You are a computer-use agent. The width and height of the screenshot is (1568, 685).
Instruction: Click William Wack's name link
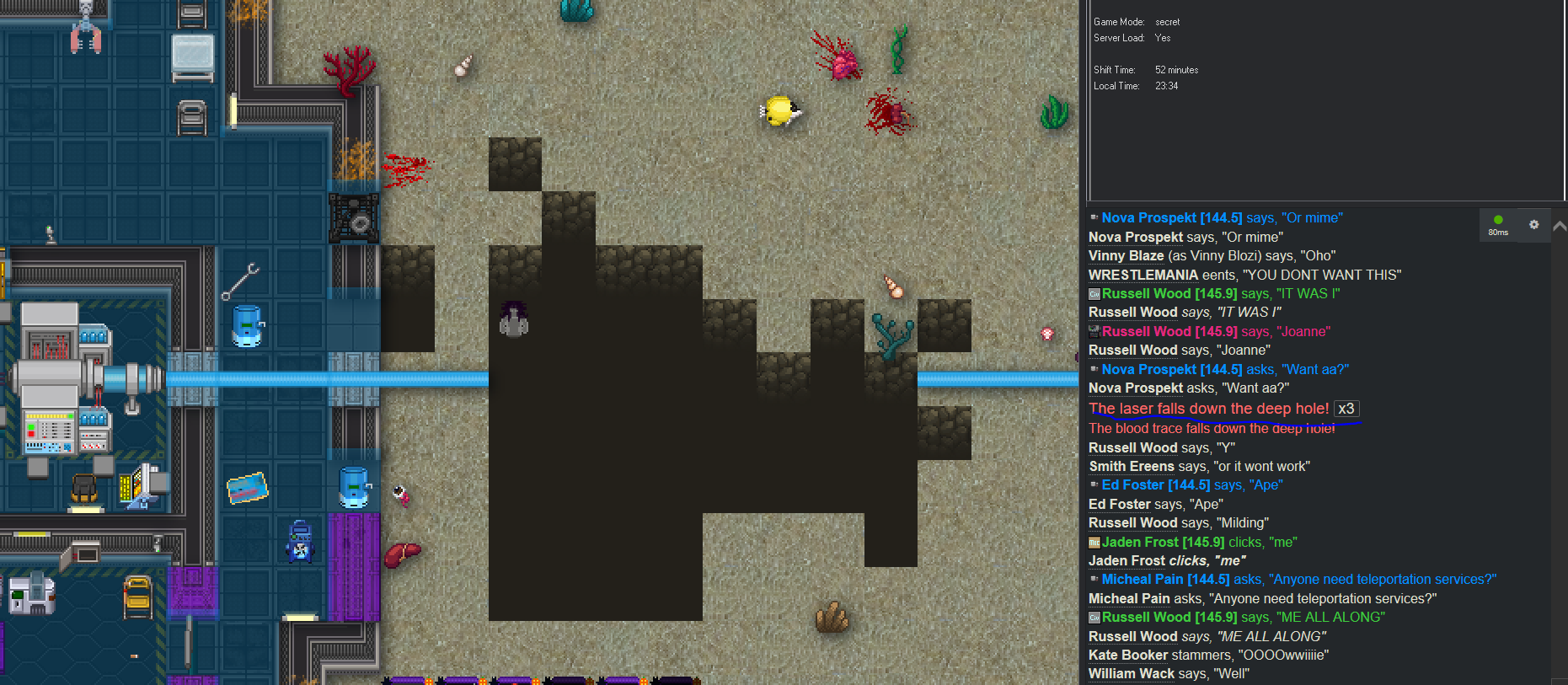point(1131,673)
